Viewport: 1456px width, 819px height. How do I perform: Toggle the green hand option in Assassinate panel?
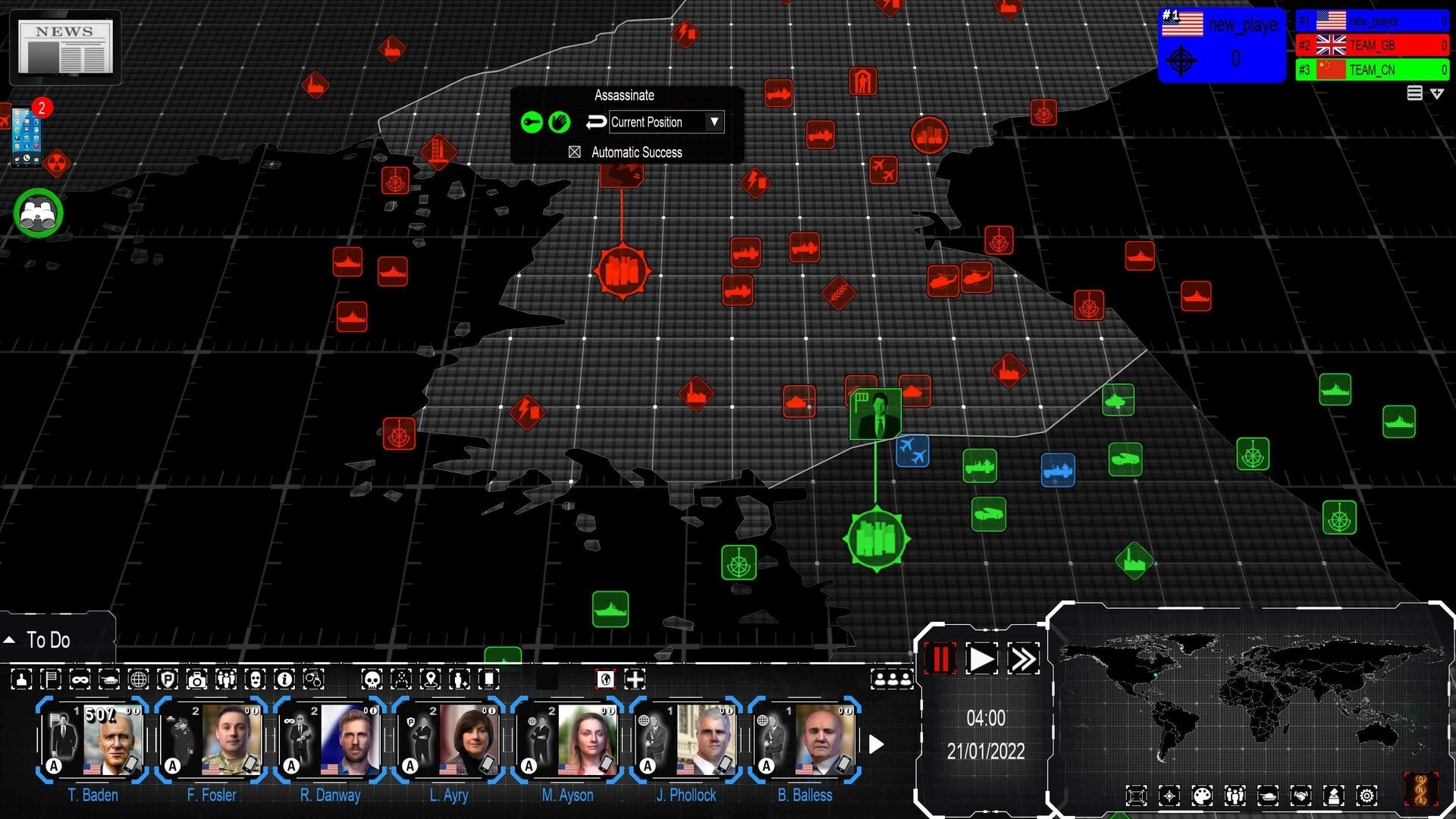tap(561, 122)
